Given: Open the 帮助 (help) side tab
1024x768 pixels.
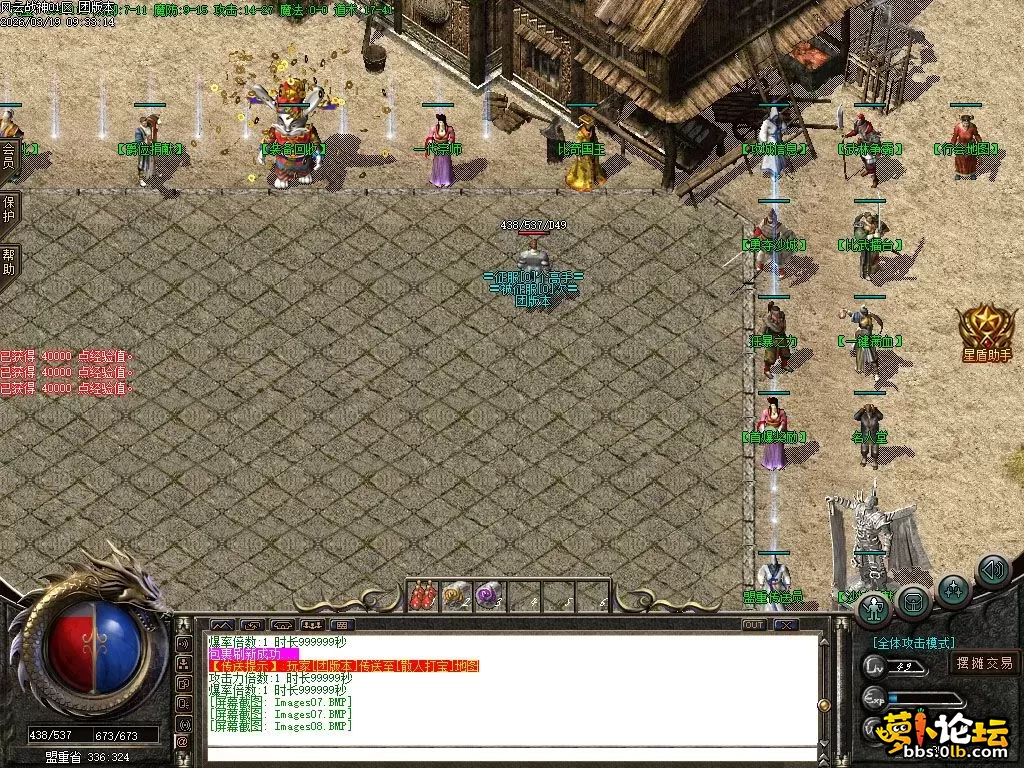Looking at the screenshot, I should pos(8,263).
